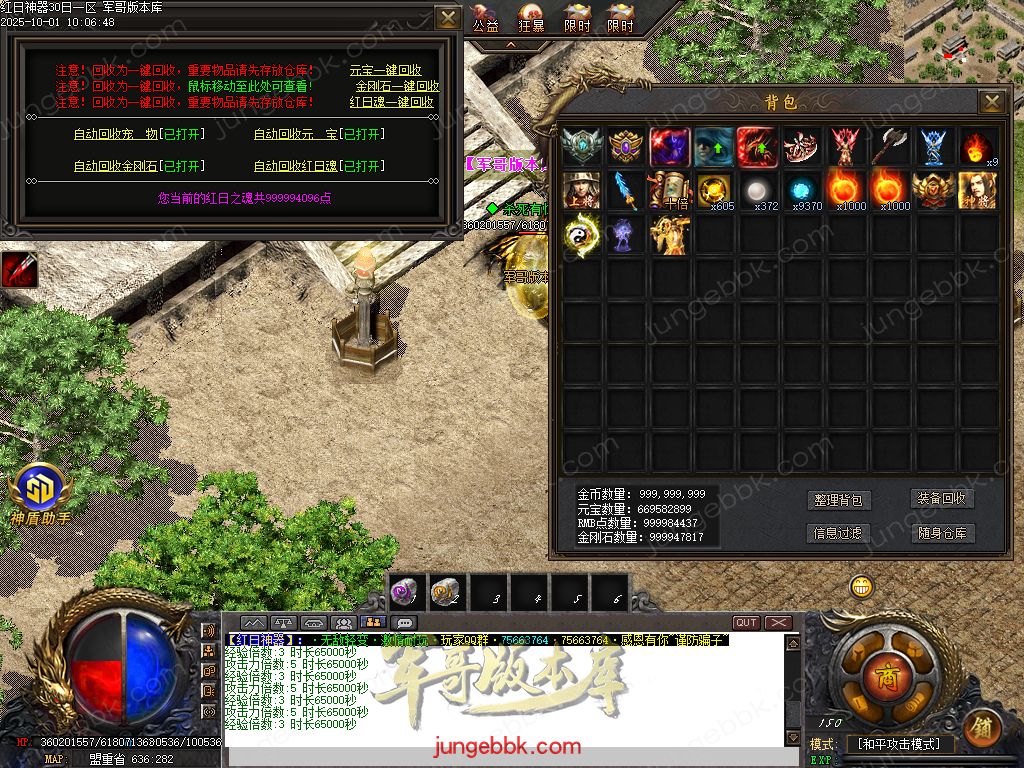Image resolution: width=1024 pixels, height=768 pixels.
Task: Click 红日魂一键回收 link
Action: (391, 102)
